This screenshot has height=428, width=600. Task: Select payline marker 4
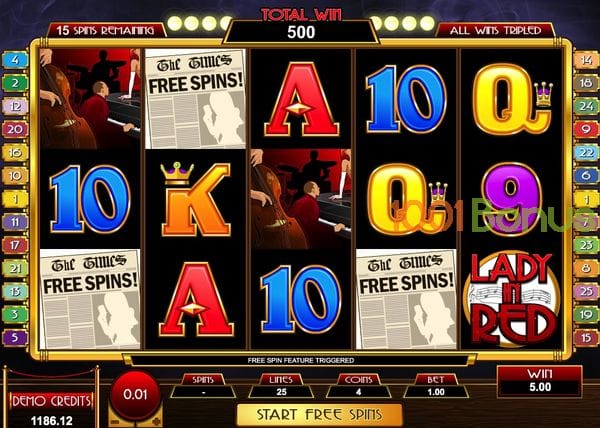click(x=16, y=59)
